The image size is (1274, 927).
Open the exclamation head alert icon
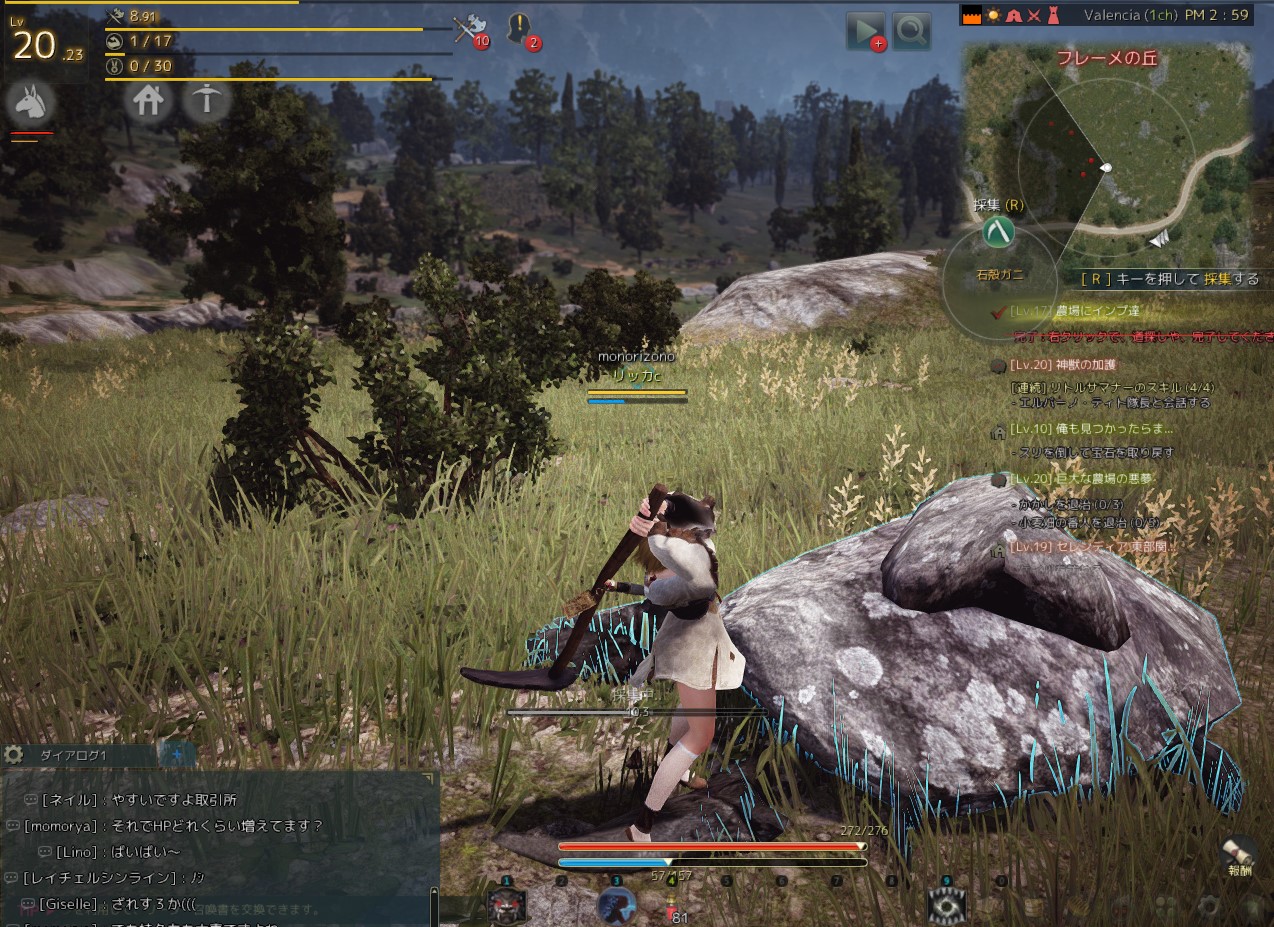pyautogui.click(x=519, y=29)
